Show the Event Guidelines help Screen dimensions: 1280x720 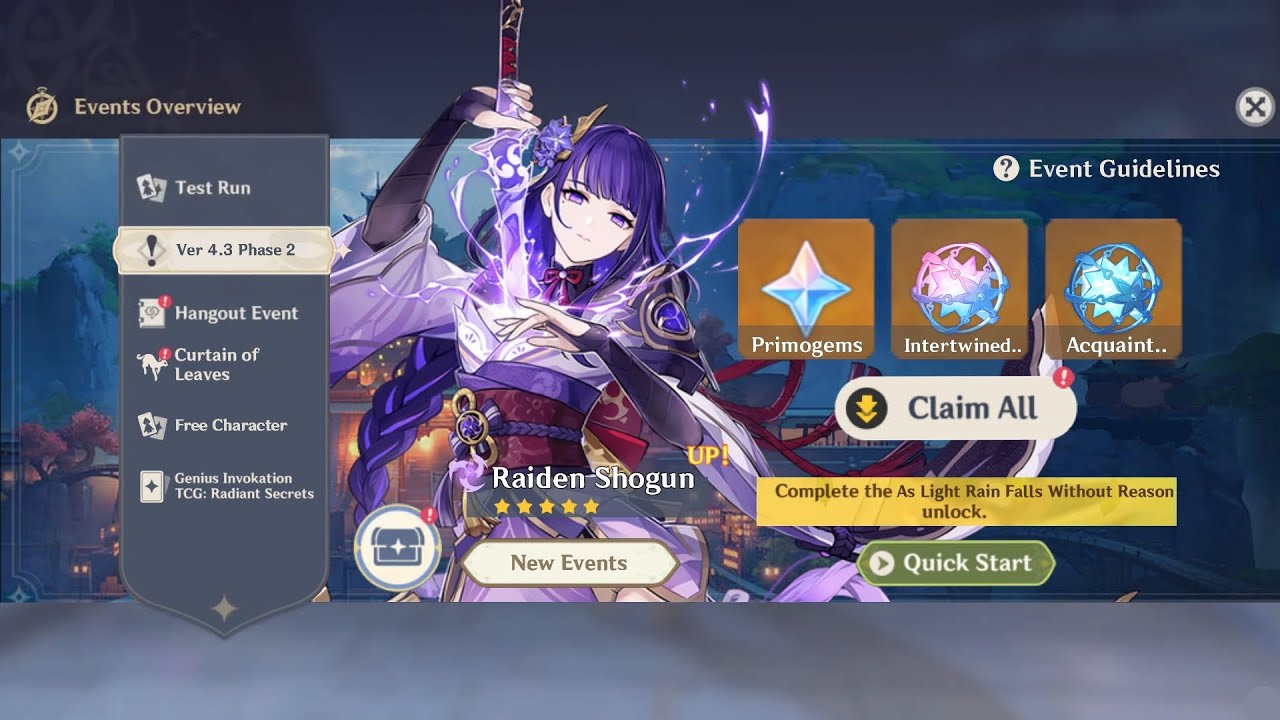click(1106, 169)
